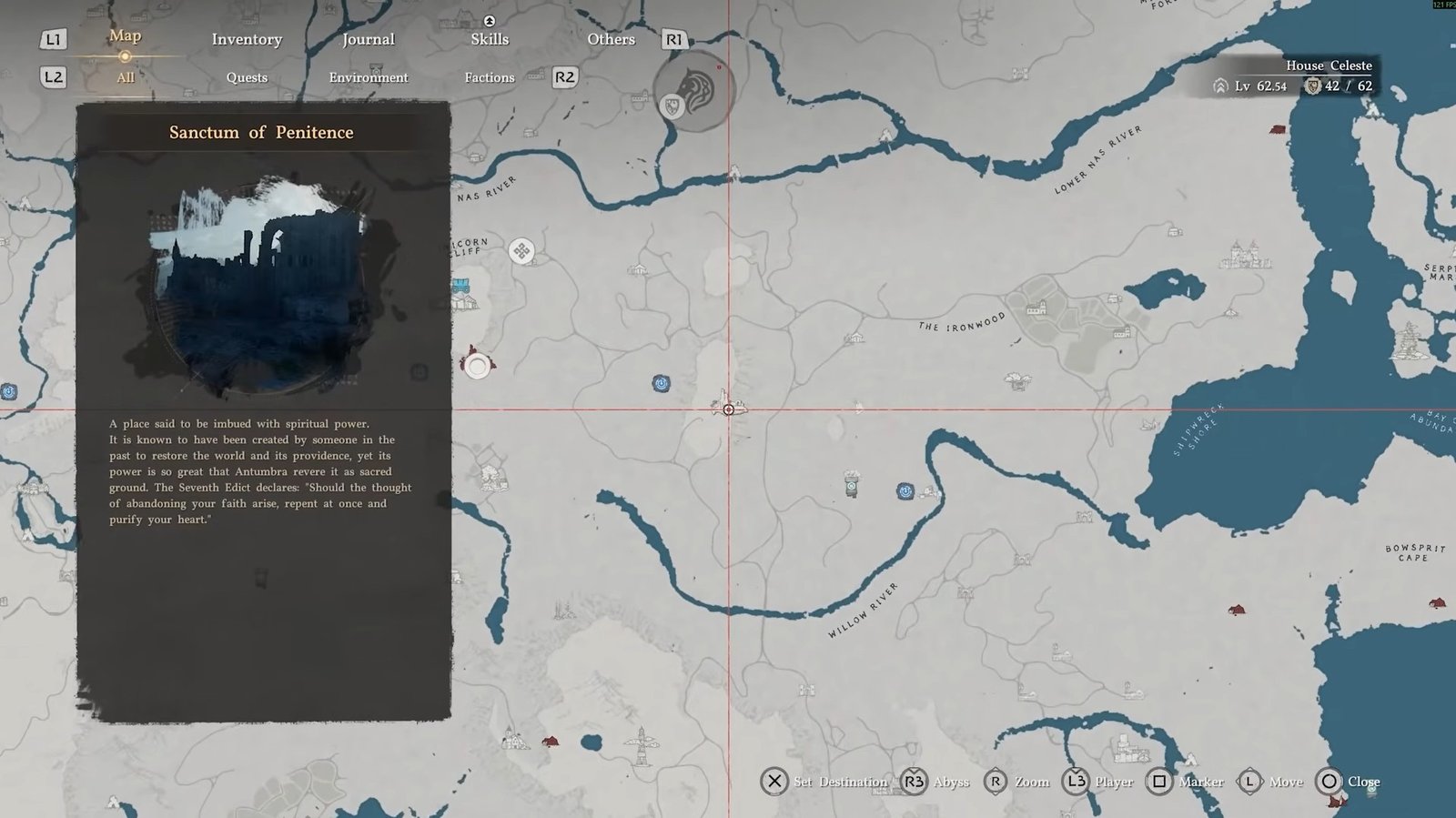The image size is (1456, 818).
Task: Choose the blue round marker near Willow River
Action: 905,491
